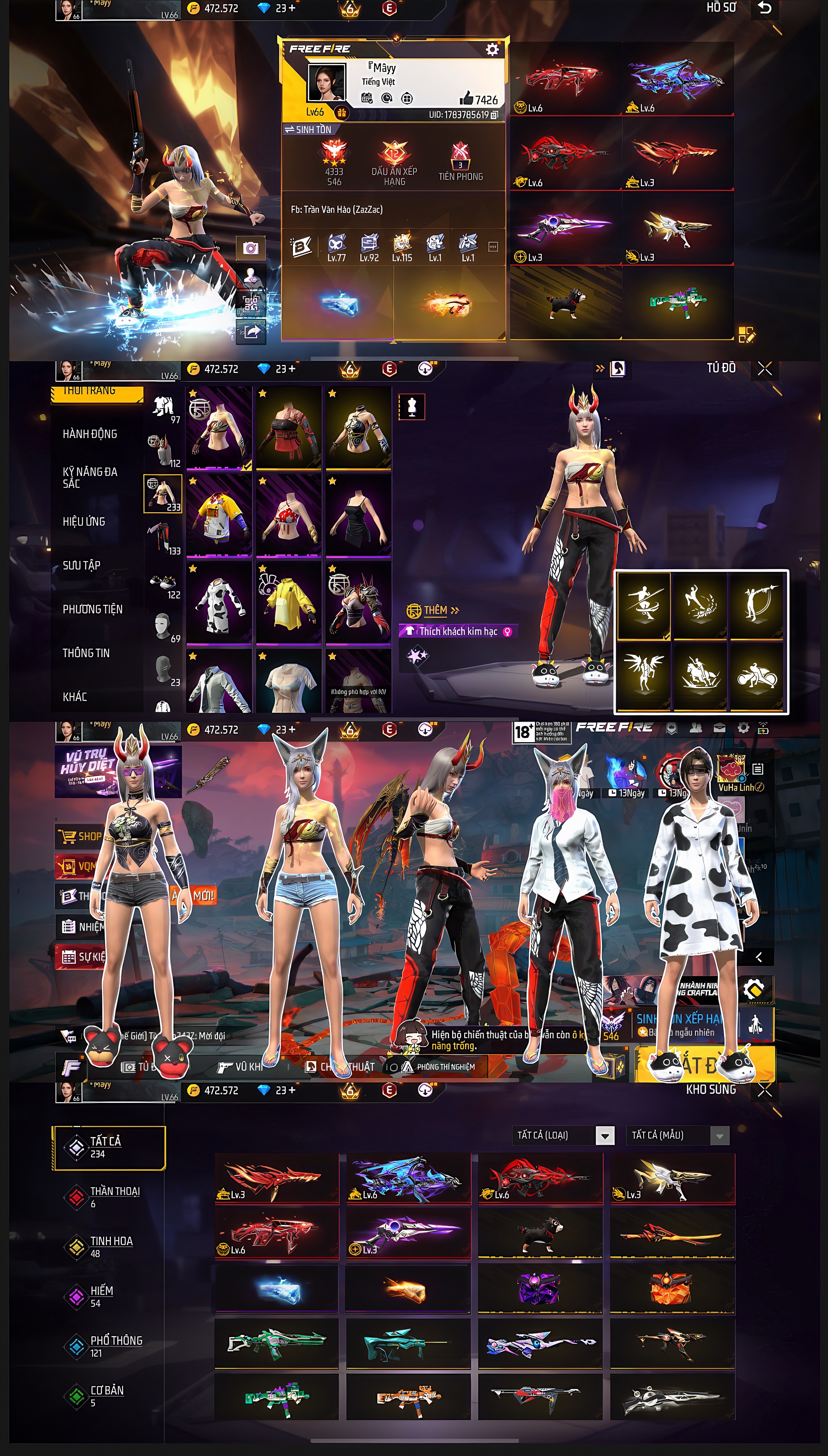Switch to the TINH HOA weapon tab
The width and height of the screenshot is (828, 1456).
111,1241
